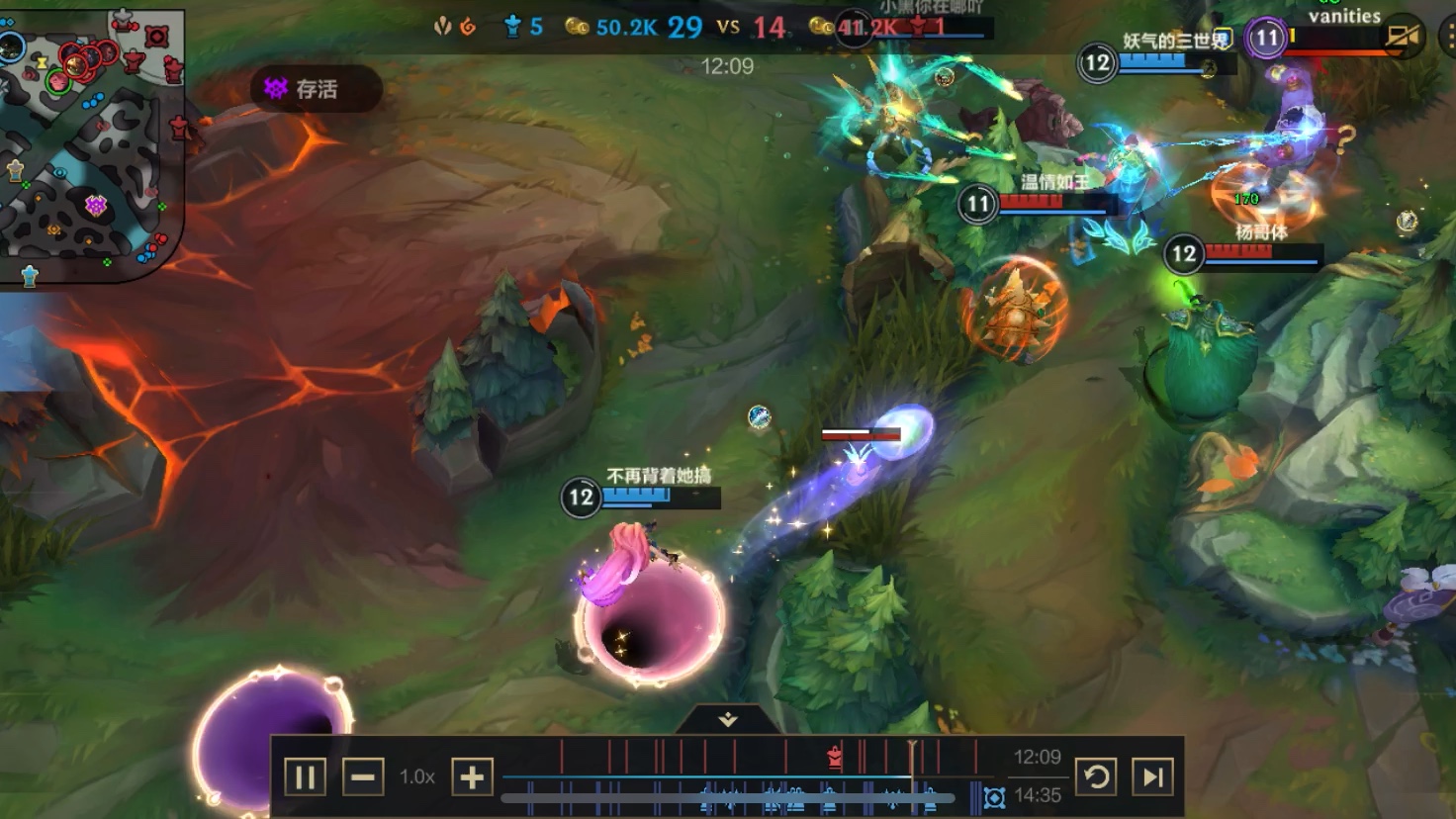Open the minimap
This screenshot has width=1456, height=819.
pyautogui.click(x=91, y=143)
